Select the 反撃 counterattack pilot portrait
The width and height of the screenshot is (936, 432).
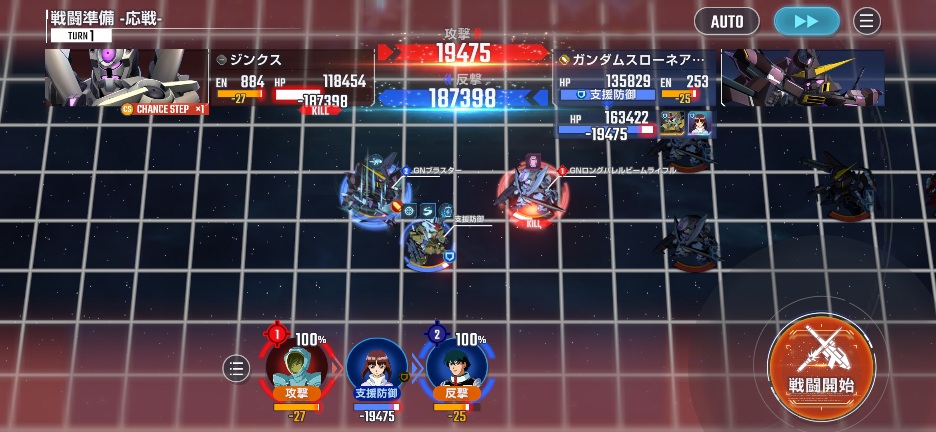point(457,368)
